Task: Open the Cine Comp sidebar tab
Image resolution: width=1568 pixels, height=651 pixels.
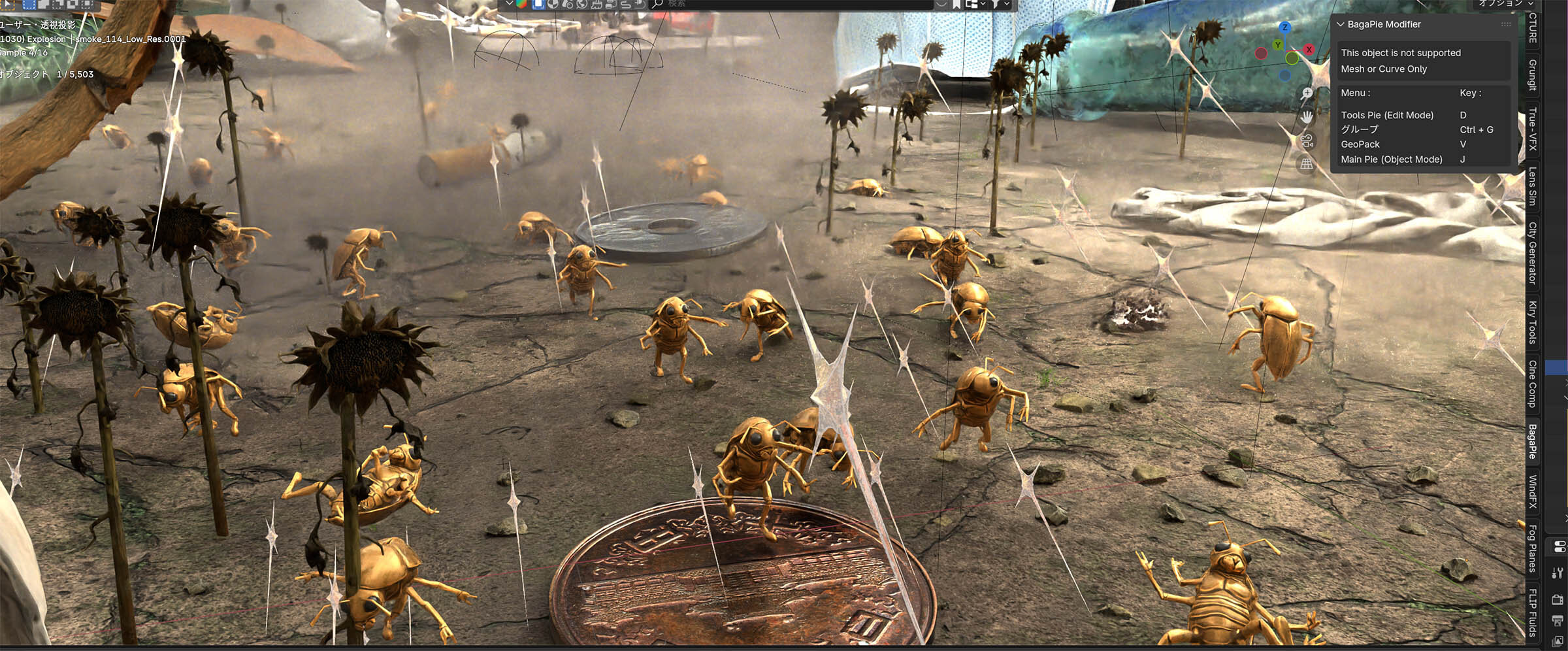Action: pyautogui.click(x=1532, y=384)
